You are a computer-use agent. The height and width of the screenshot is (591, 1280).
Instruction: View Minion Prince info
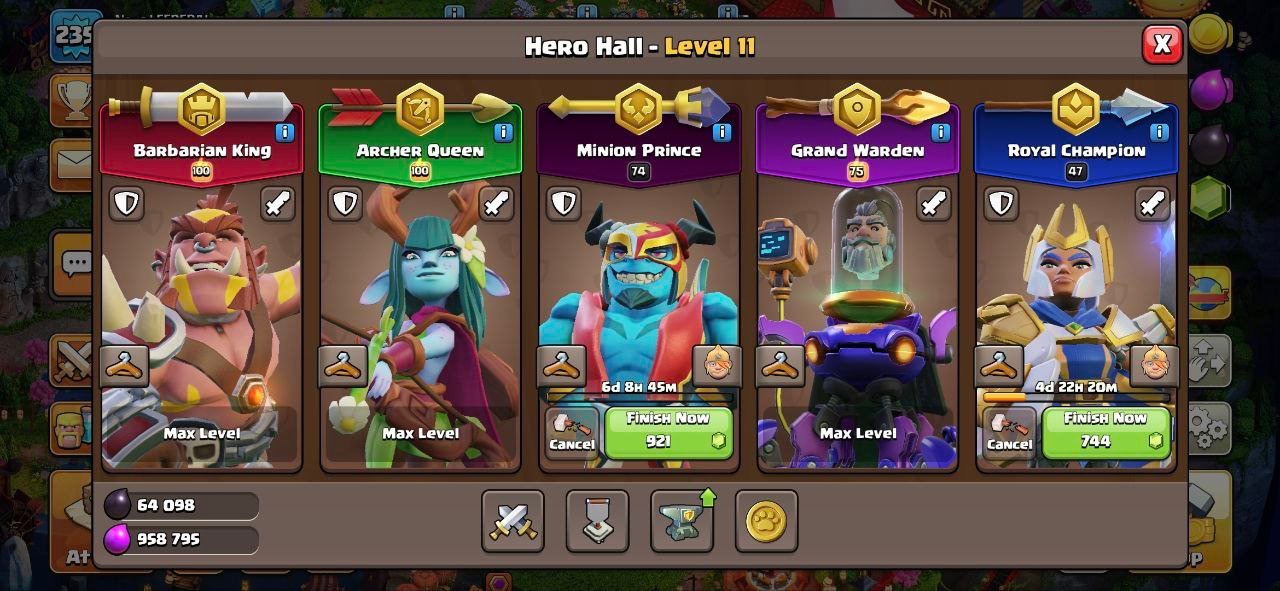[722, 132]
